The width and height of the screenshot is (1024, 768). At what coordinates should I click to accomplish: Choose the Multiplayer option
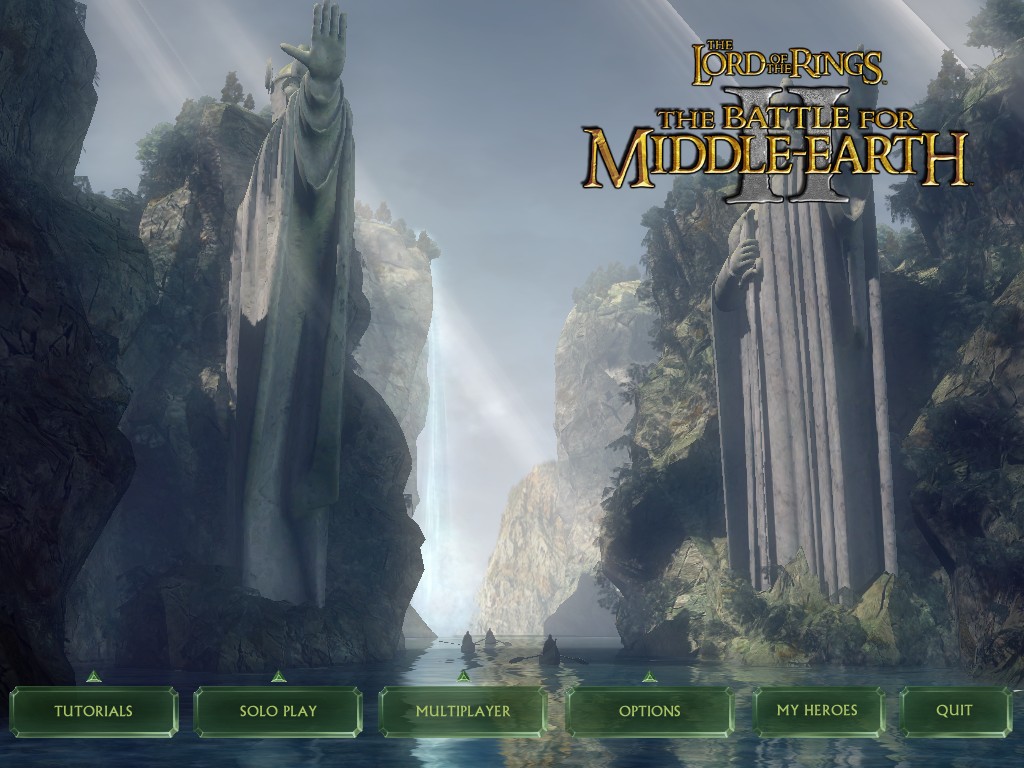pos(463,711)
